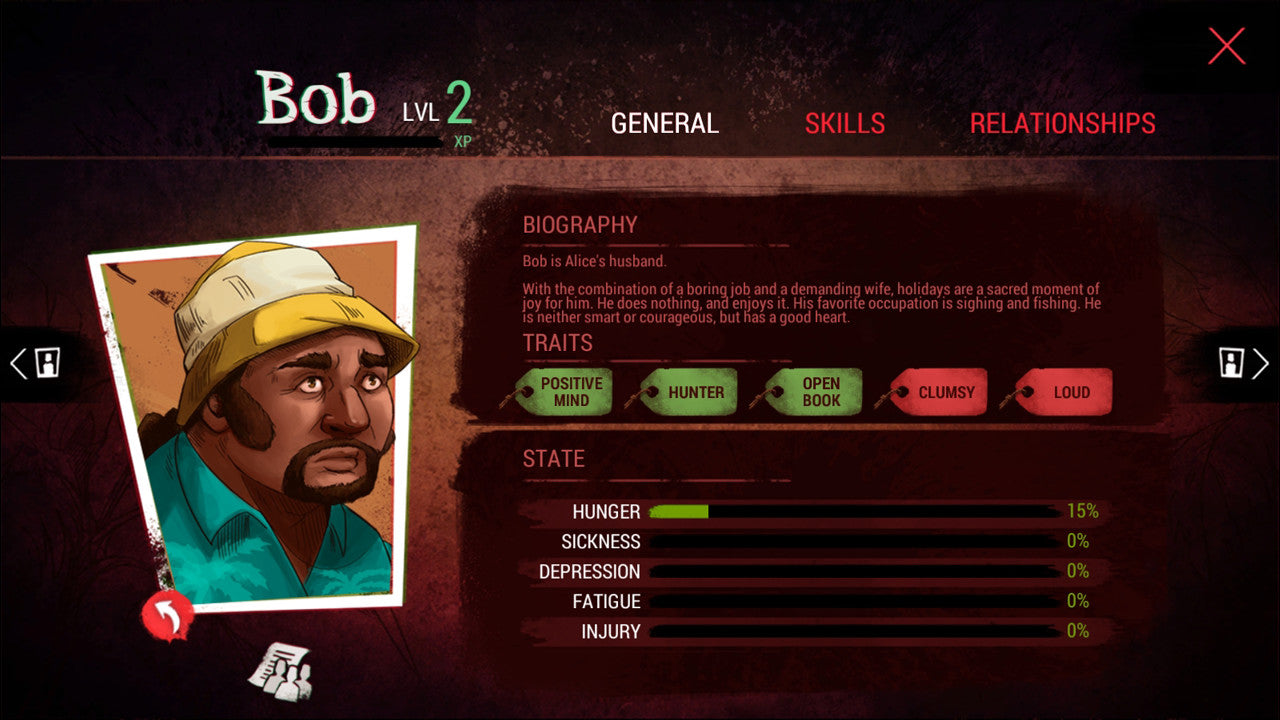Screen dimensions: 1280x720
Task: Show the Relationships tab
Action: click(x=1062, y=123)
